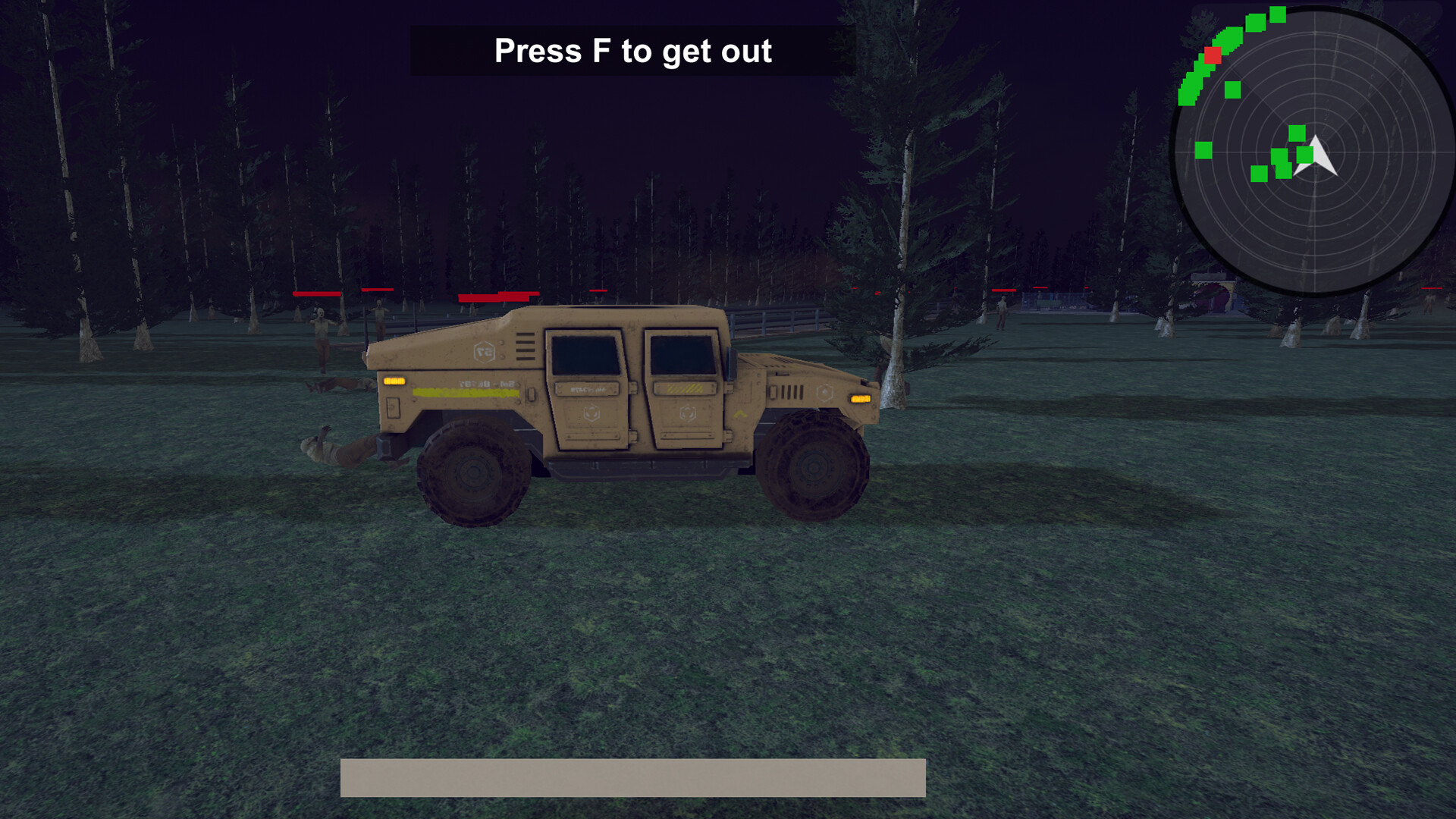Click the red enemy blip on the radar
This screenshot has width=1456, height=819.
click(x=1213, y=56)
